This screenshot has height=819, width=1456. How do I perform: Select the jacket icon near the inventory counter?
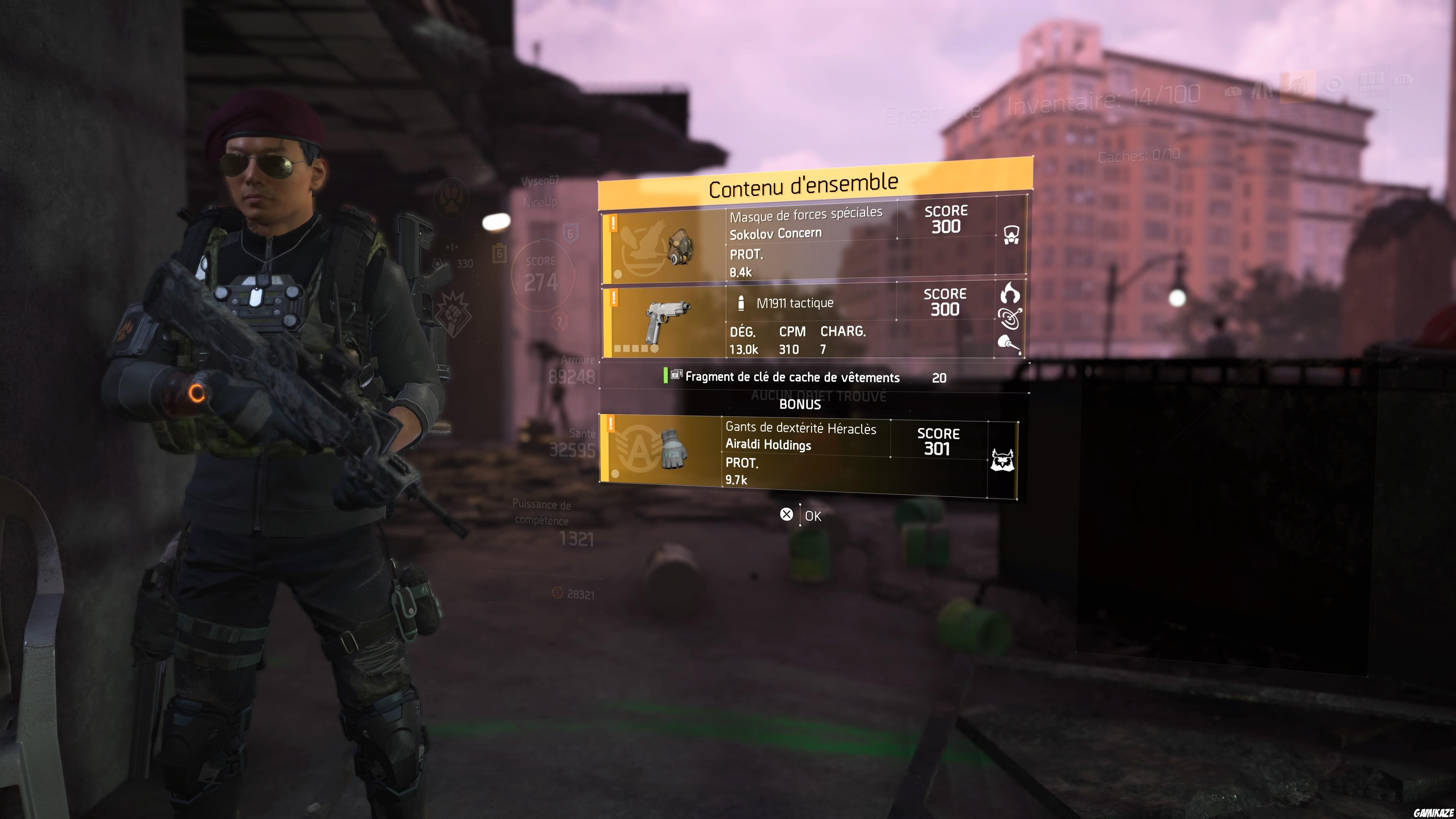(1261, 89)
